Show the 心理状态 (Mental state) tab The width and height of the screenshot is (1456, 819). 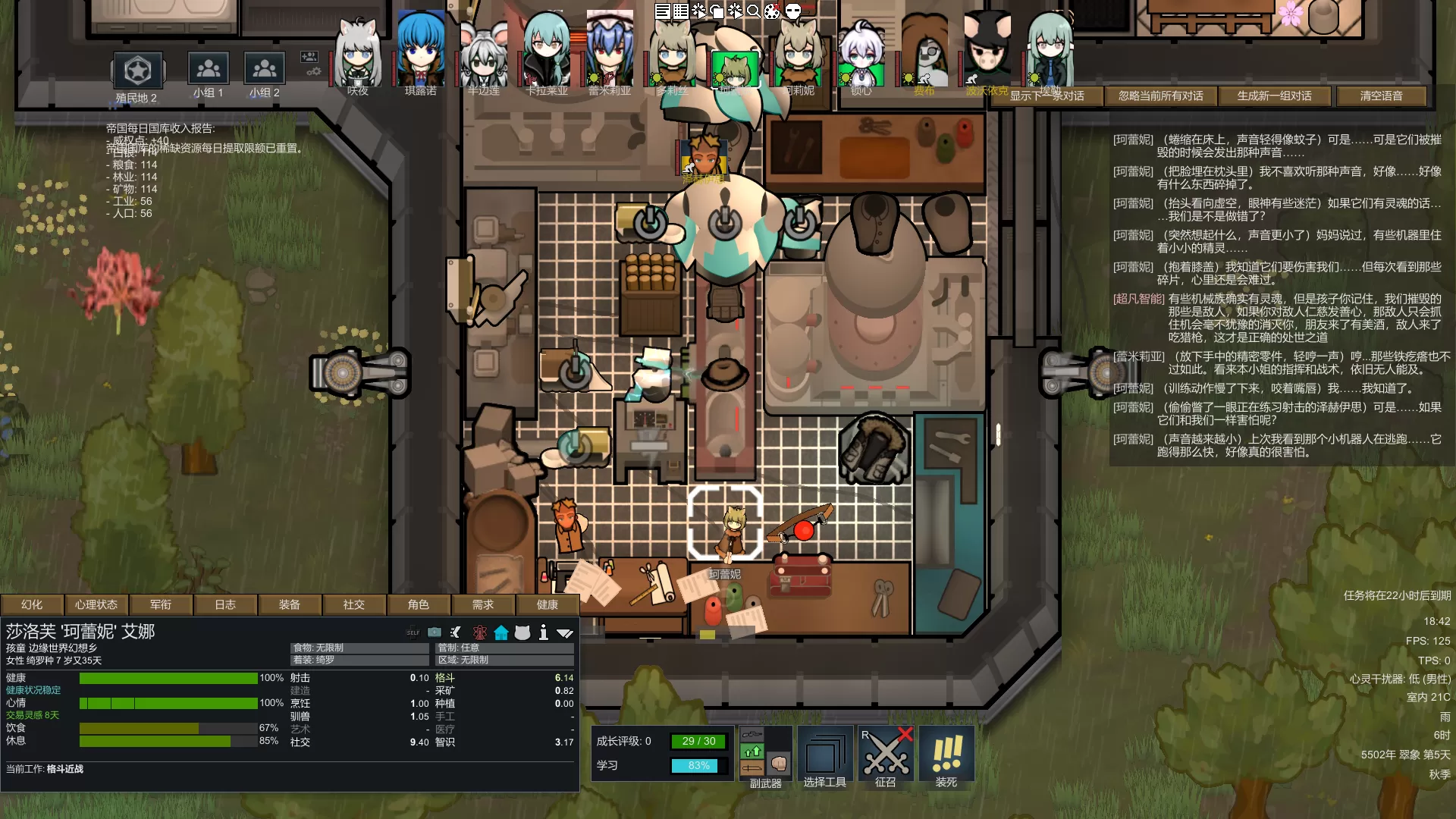click(96, 604)
